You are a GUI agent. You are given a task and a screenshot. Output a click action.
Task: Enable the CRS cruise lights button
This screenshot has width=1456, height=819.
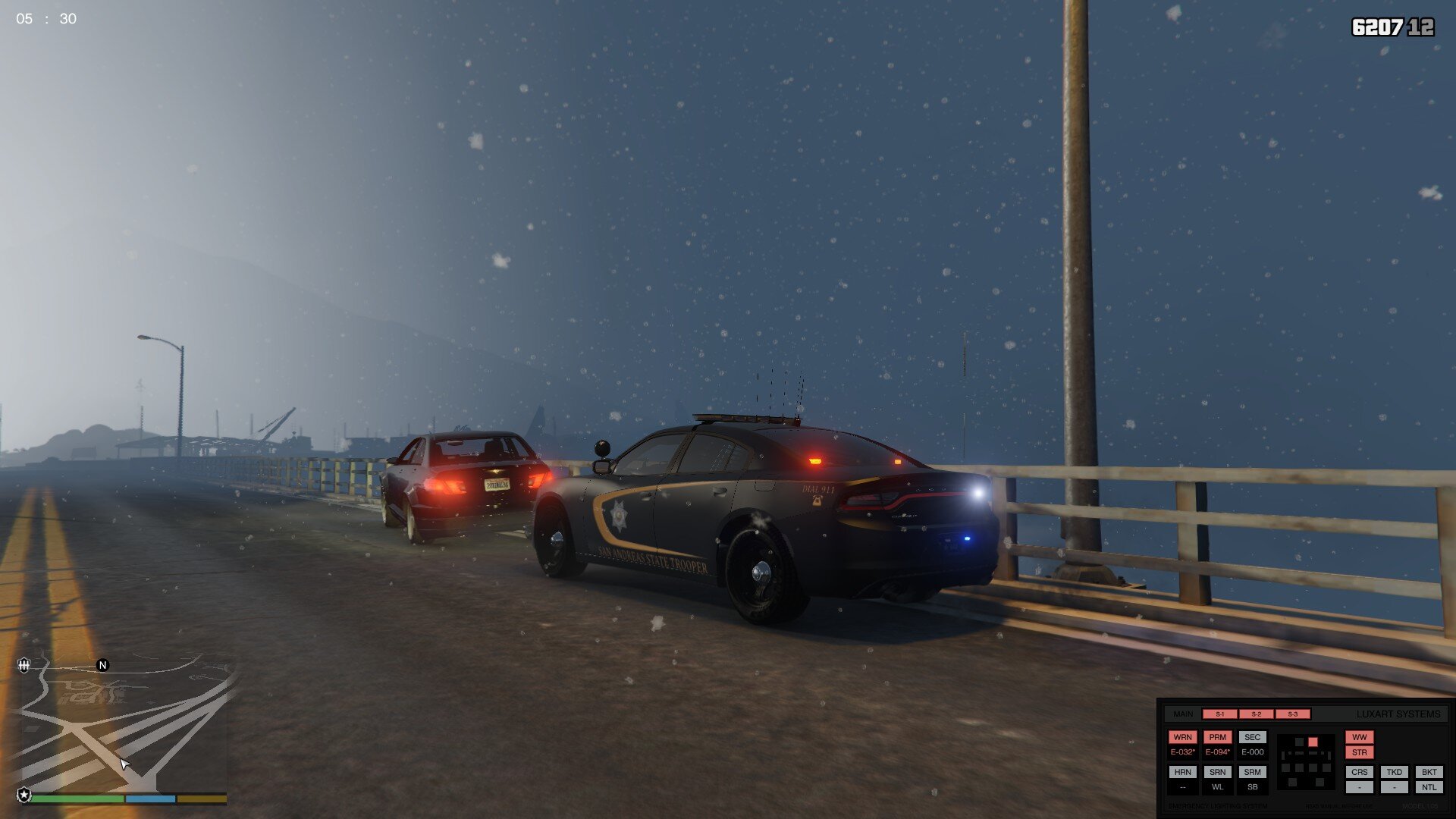point(1359,772)
